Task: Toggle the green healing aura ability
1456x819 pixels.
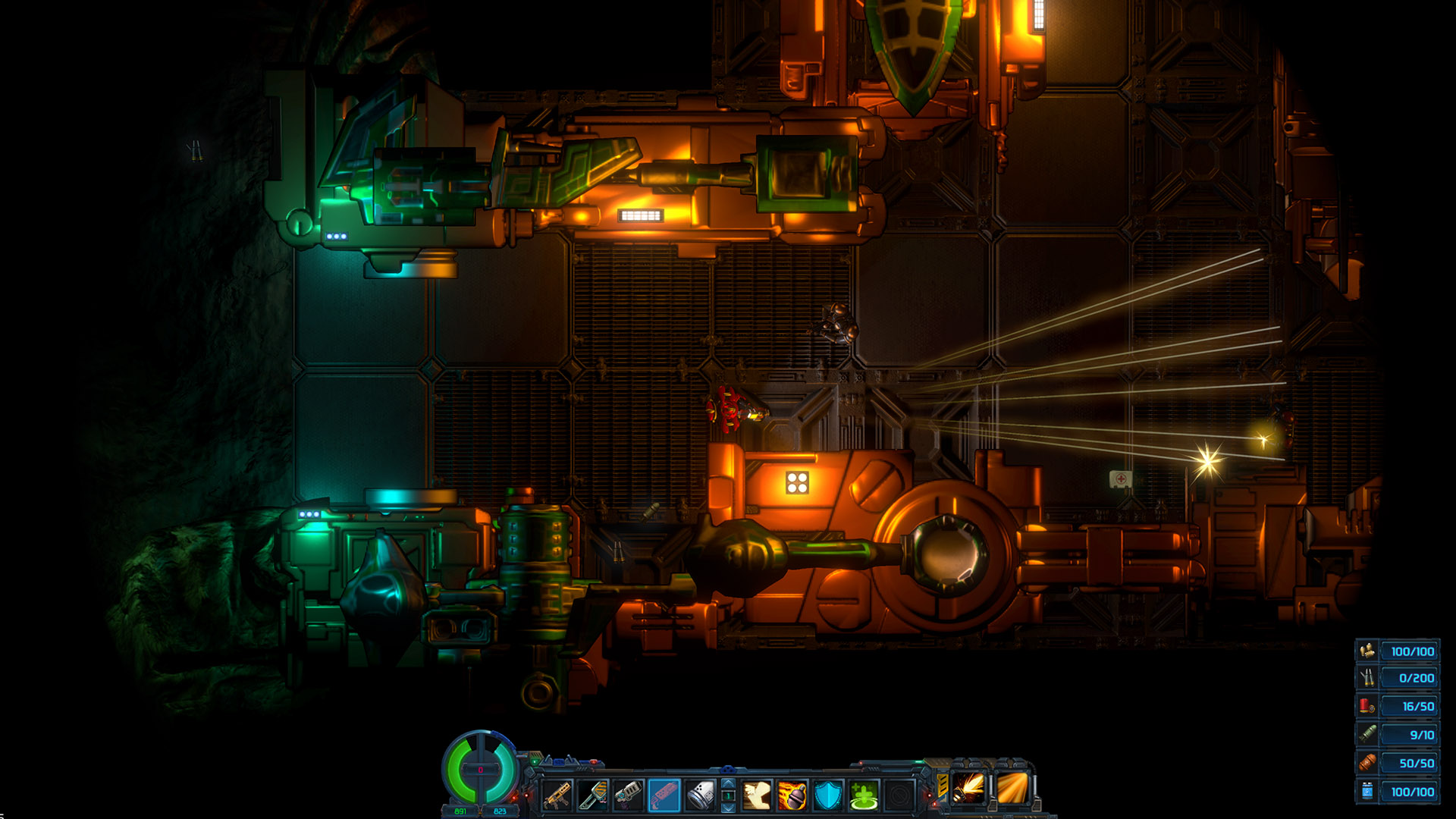Action: tap(864, 793)
